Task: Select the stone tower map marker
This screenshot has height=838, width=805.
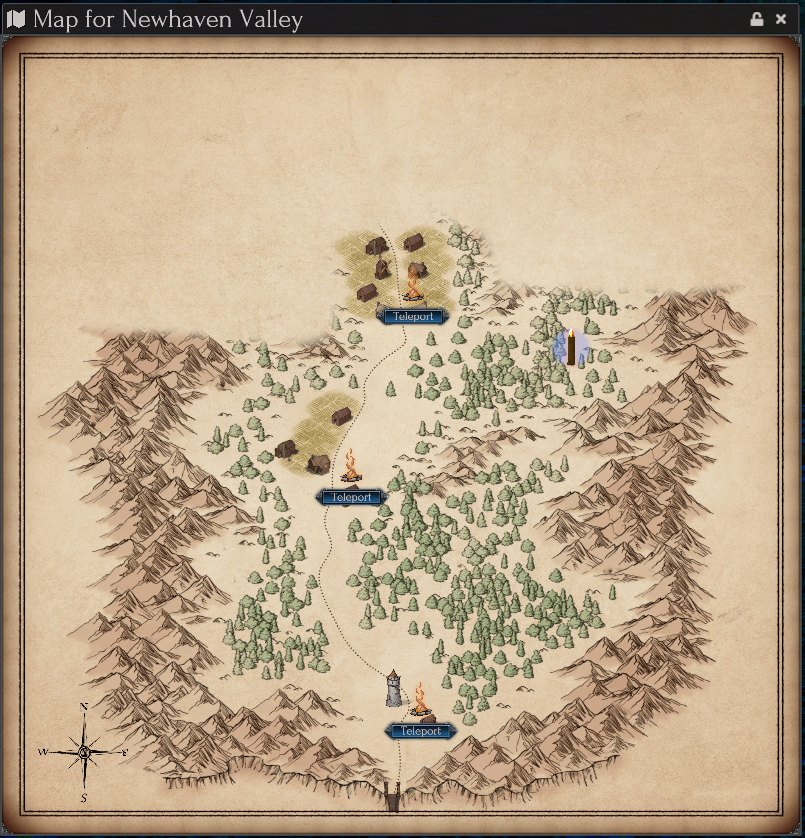Action: (394, 688)
